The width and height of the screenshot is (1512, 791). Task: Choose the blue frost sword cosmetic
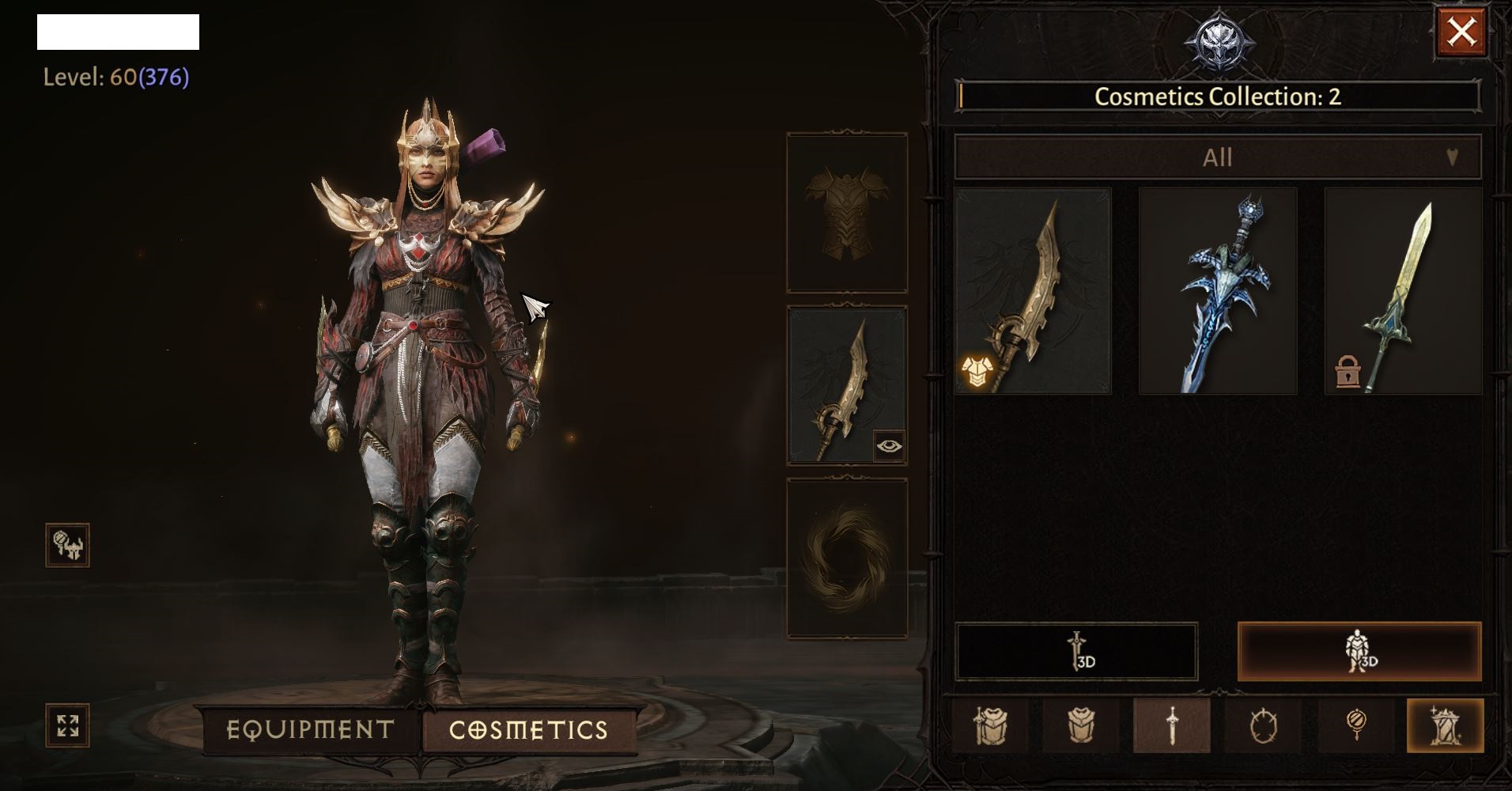click(1218, 290)
